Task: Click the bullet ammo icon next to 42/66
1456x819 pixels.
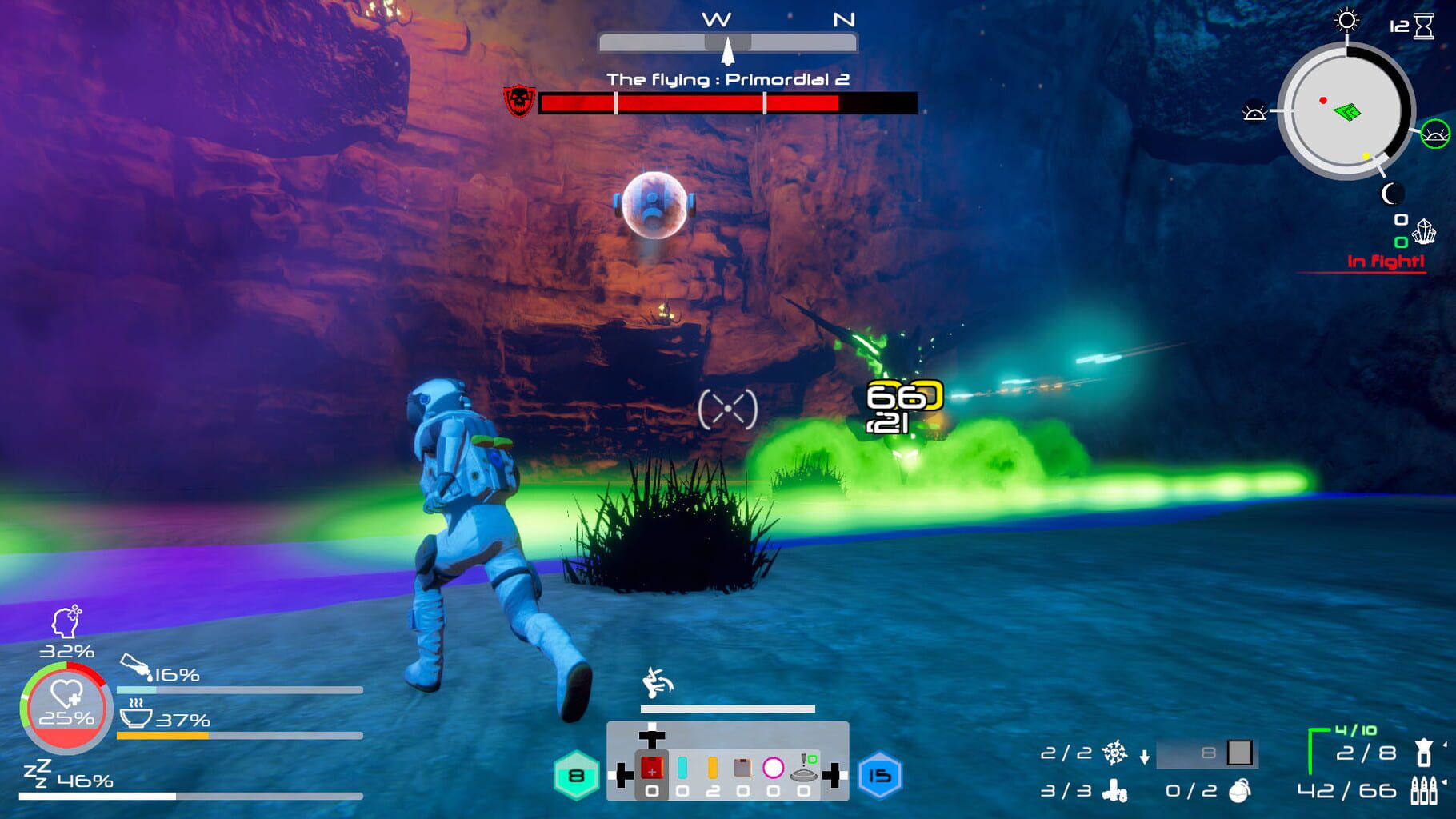Action: coord(1422,791)
